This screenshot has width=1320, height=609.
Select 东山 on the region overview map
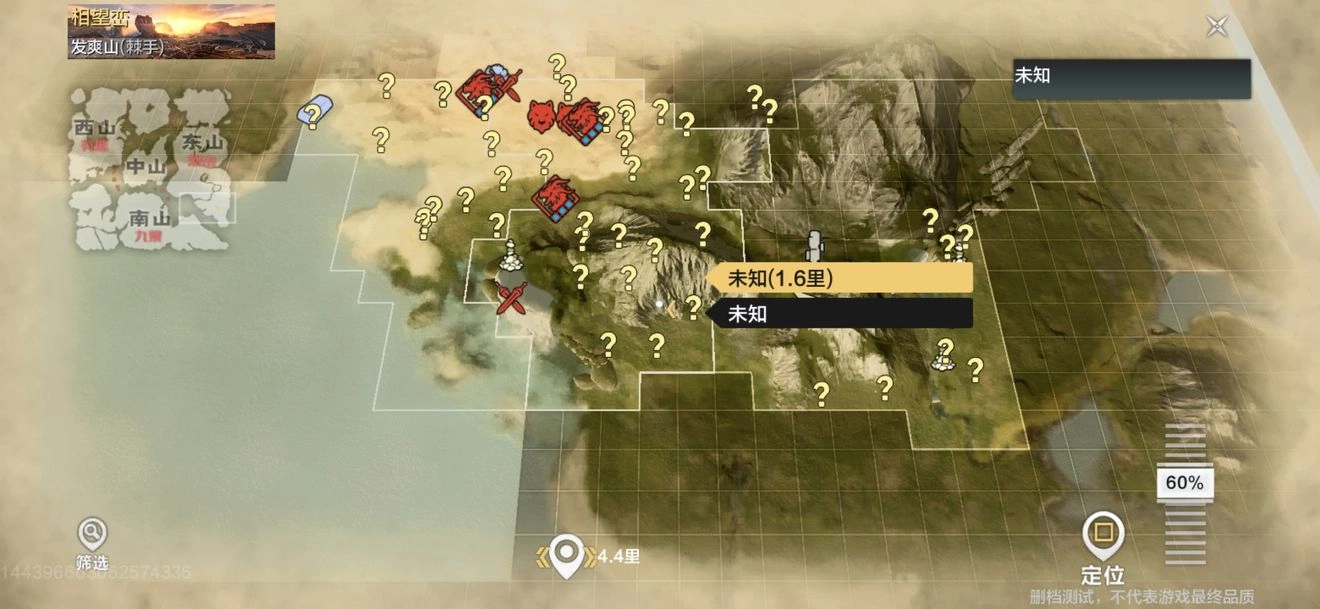[x=201, y=143]
